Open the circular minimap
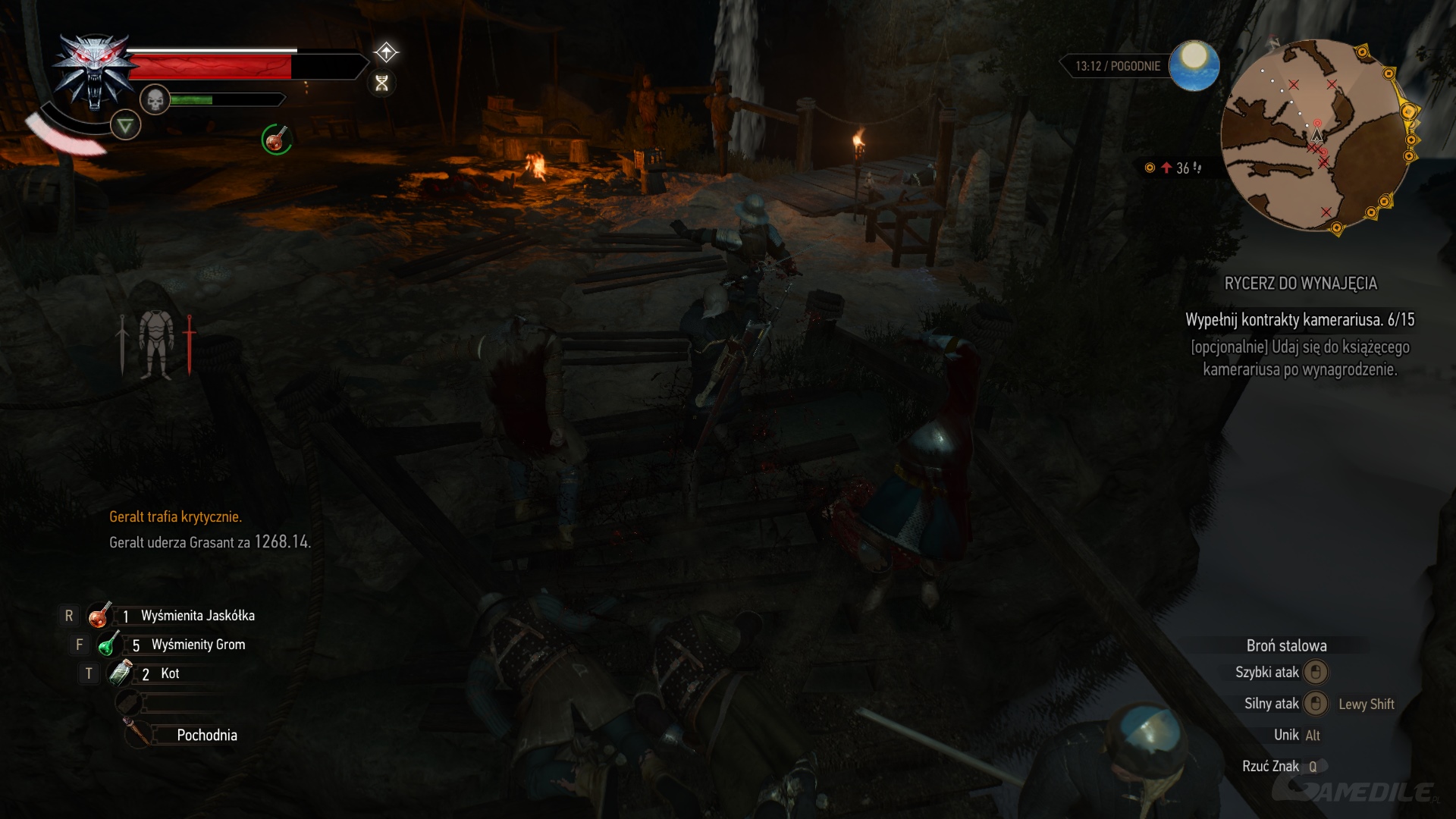1456x819 pixels. (x=1316, y=135)
